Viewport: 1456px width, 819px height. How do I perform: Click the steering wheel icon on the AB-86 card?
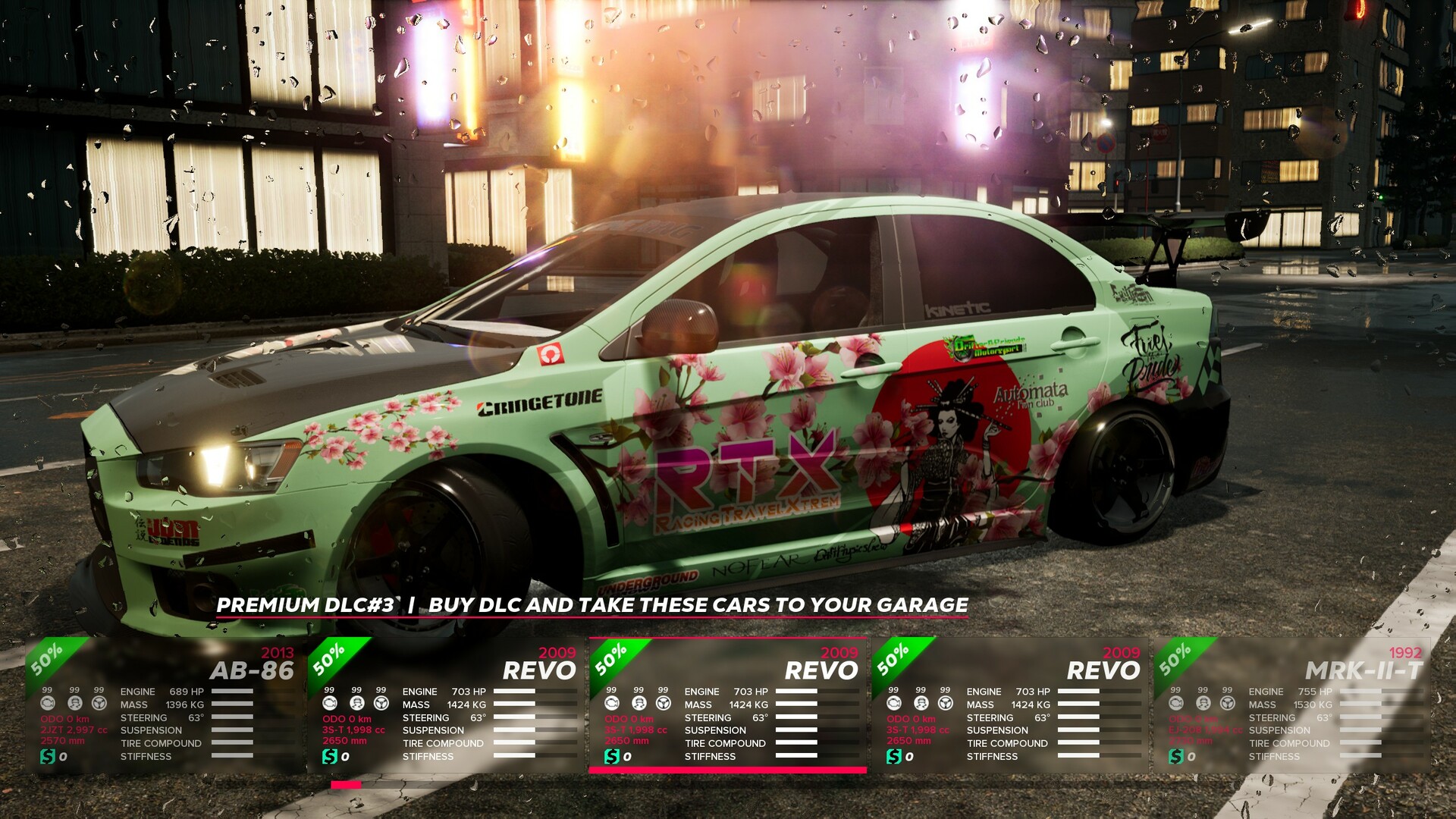coord(99,704)
